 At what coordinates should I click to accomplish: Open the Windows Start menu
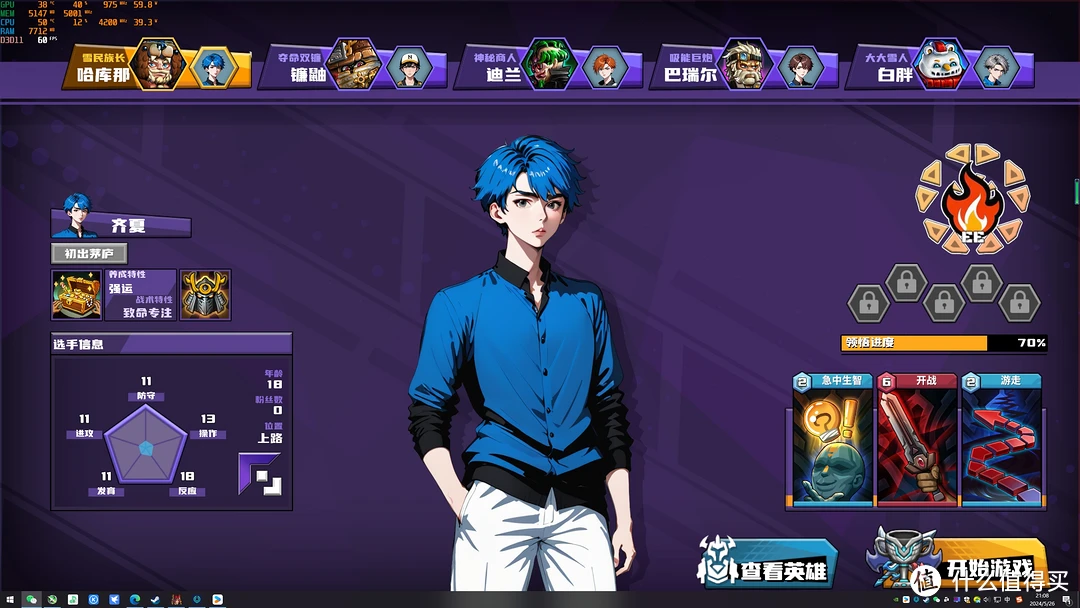coord(10,600)
